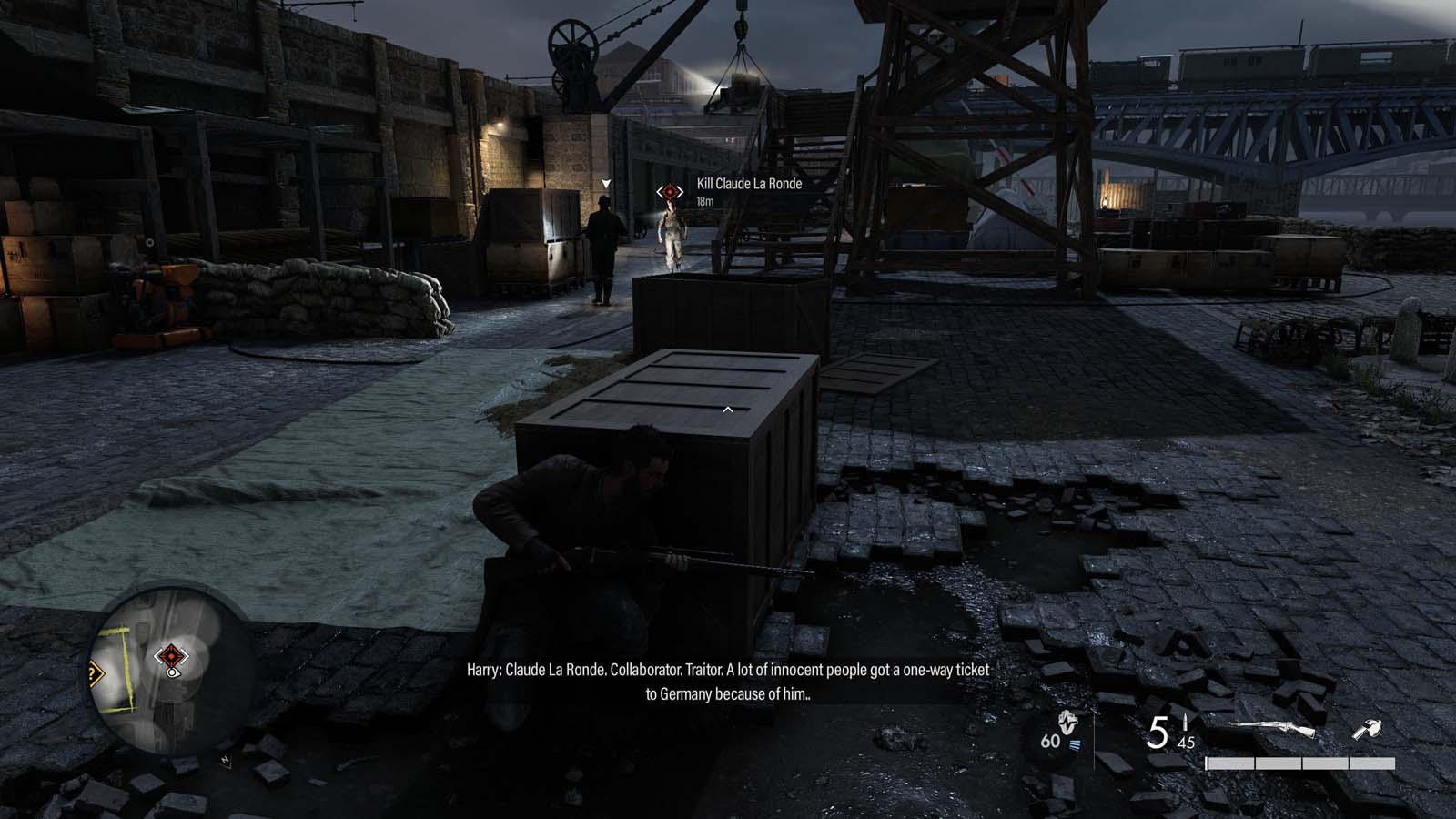
Task: Click the heart-rate health icon near 60
Action: [1067, 723]
